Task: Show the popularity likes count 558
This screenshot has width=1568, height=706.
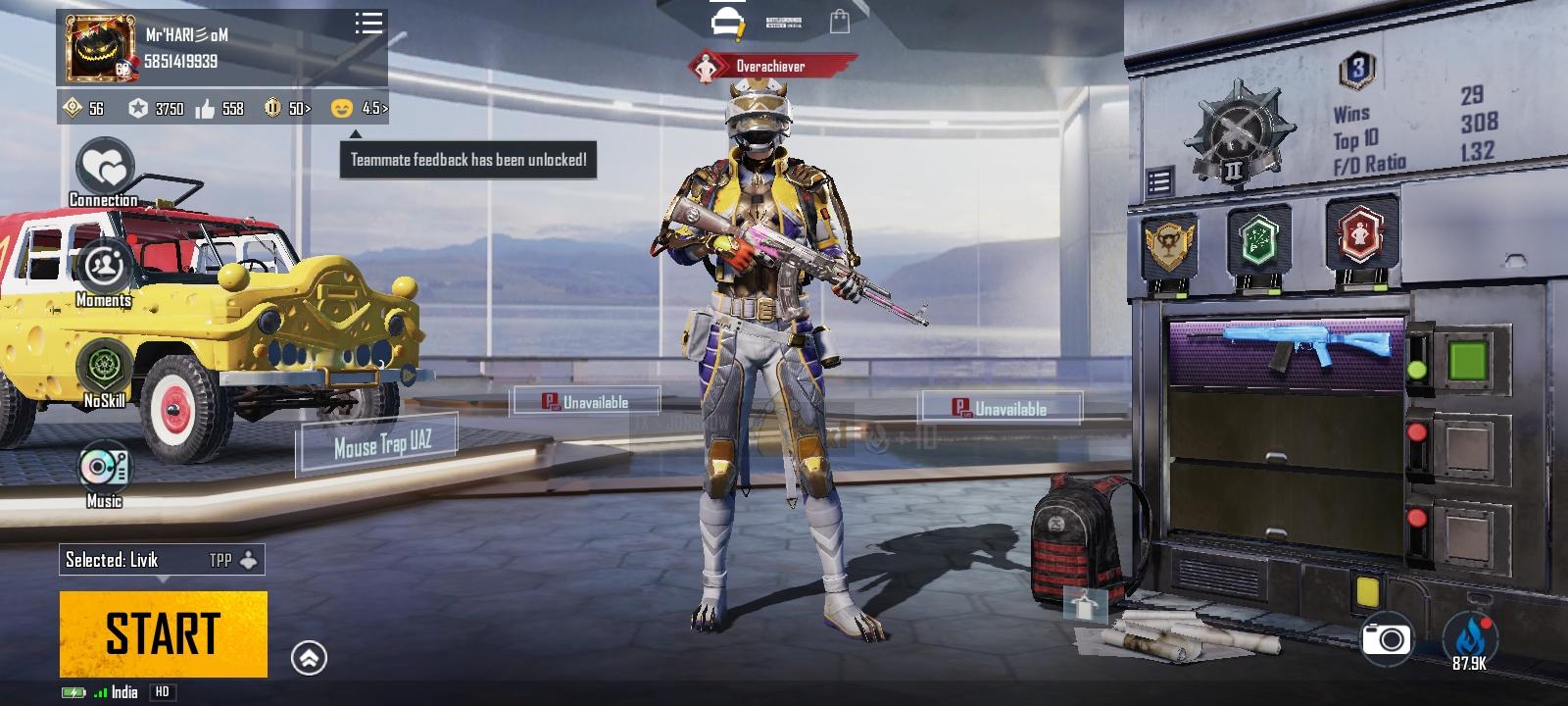Action: tap(220, 108)
